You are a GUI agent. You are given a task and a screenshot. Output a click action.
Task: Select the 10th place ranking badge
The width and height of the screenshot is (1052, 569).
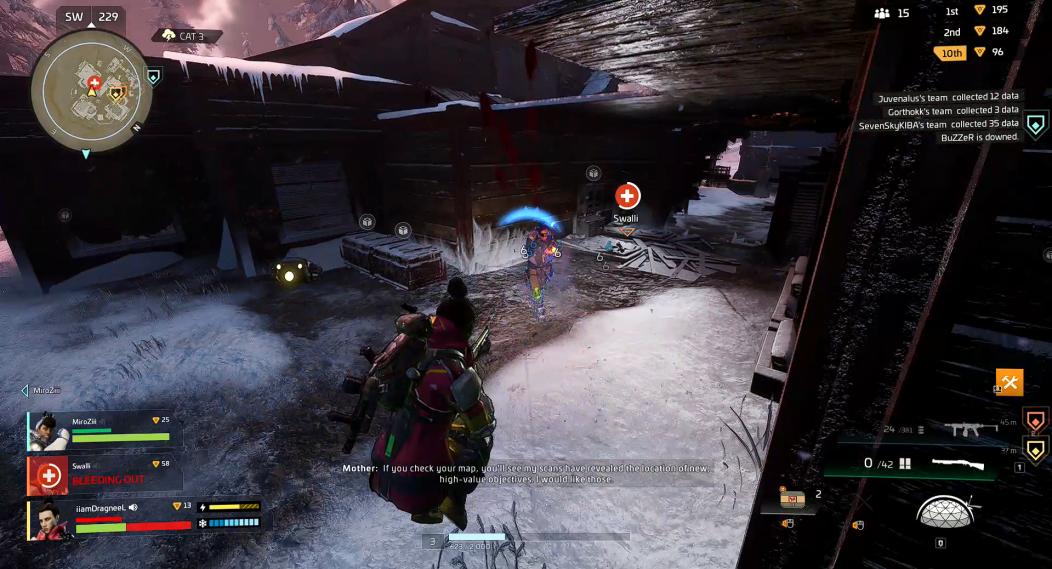click(950, 52)
